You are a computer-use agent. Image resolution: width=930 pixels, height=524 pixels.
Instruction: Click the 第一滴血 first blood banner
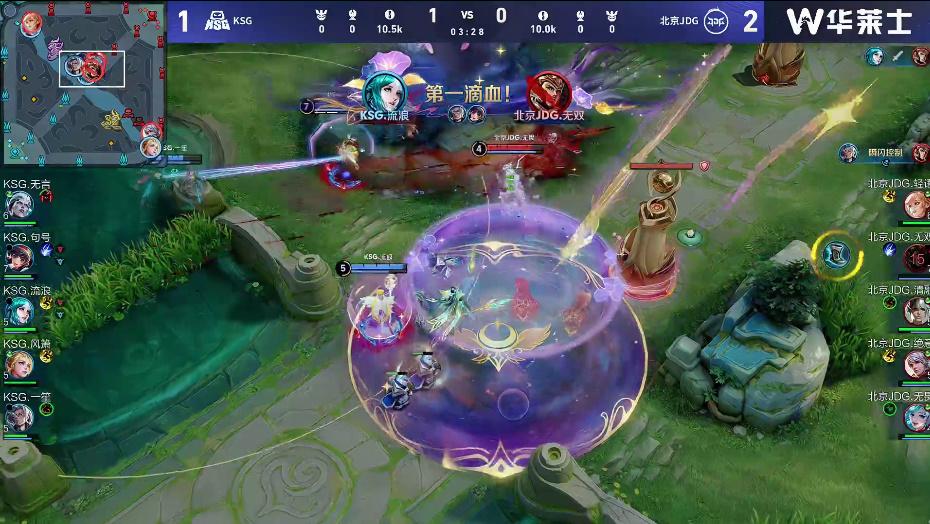(468, 95)
